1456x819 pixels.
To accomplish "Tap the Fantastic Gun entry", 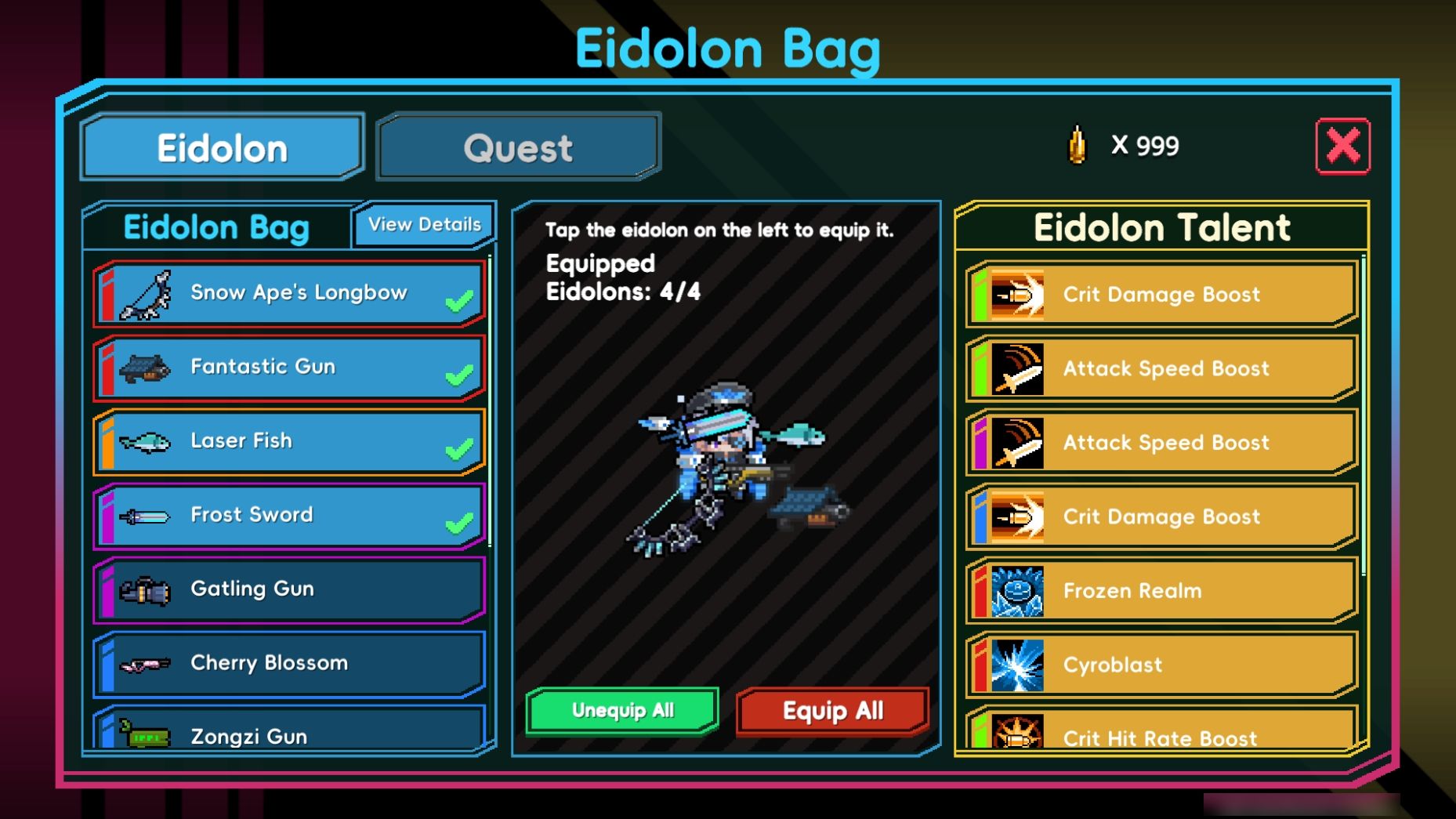I will coord(289,368).
